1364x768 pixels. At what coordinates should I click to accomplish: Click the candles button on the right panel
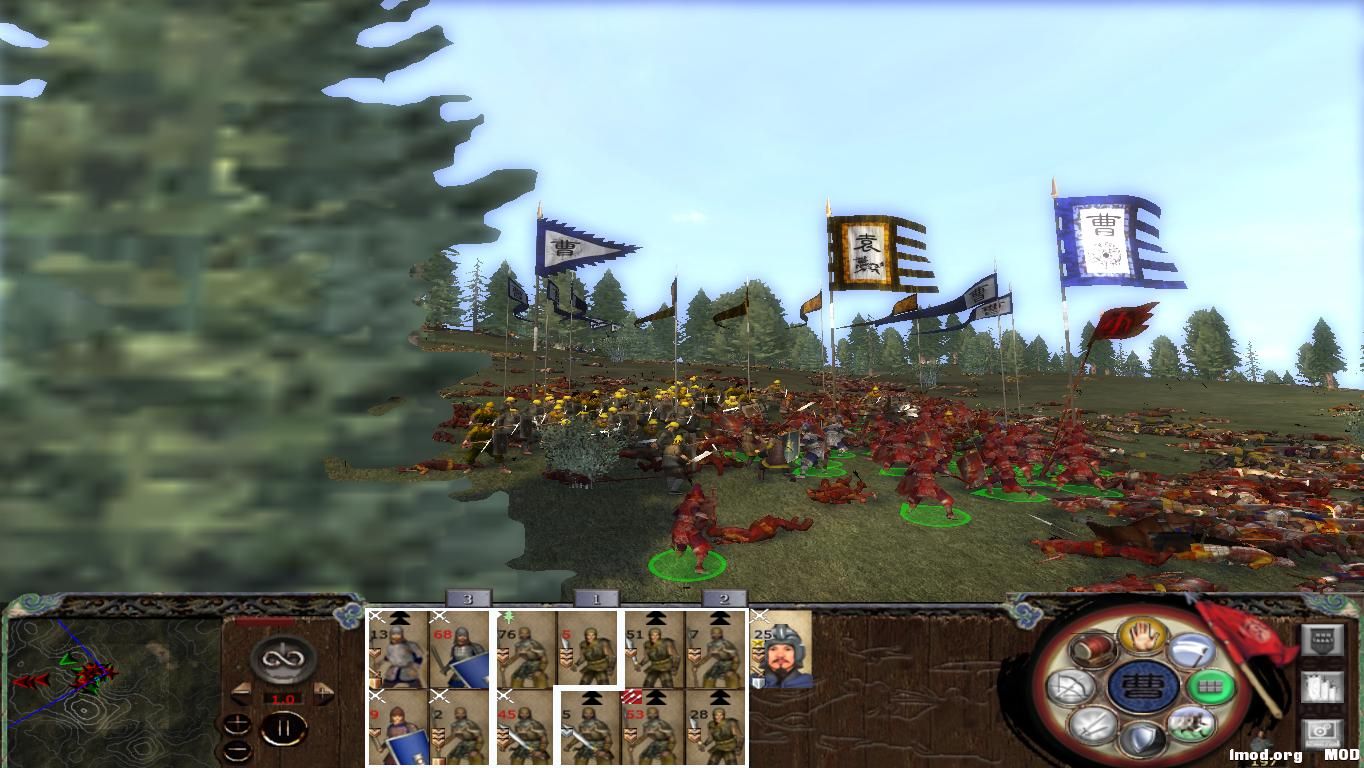point(1320,688)
